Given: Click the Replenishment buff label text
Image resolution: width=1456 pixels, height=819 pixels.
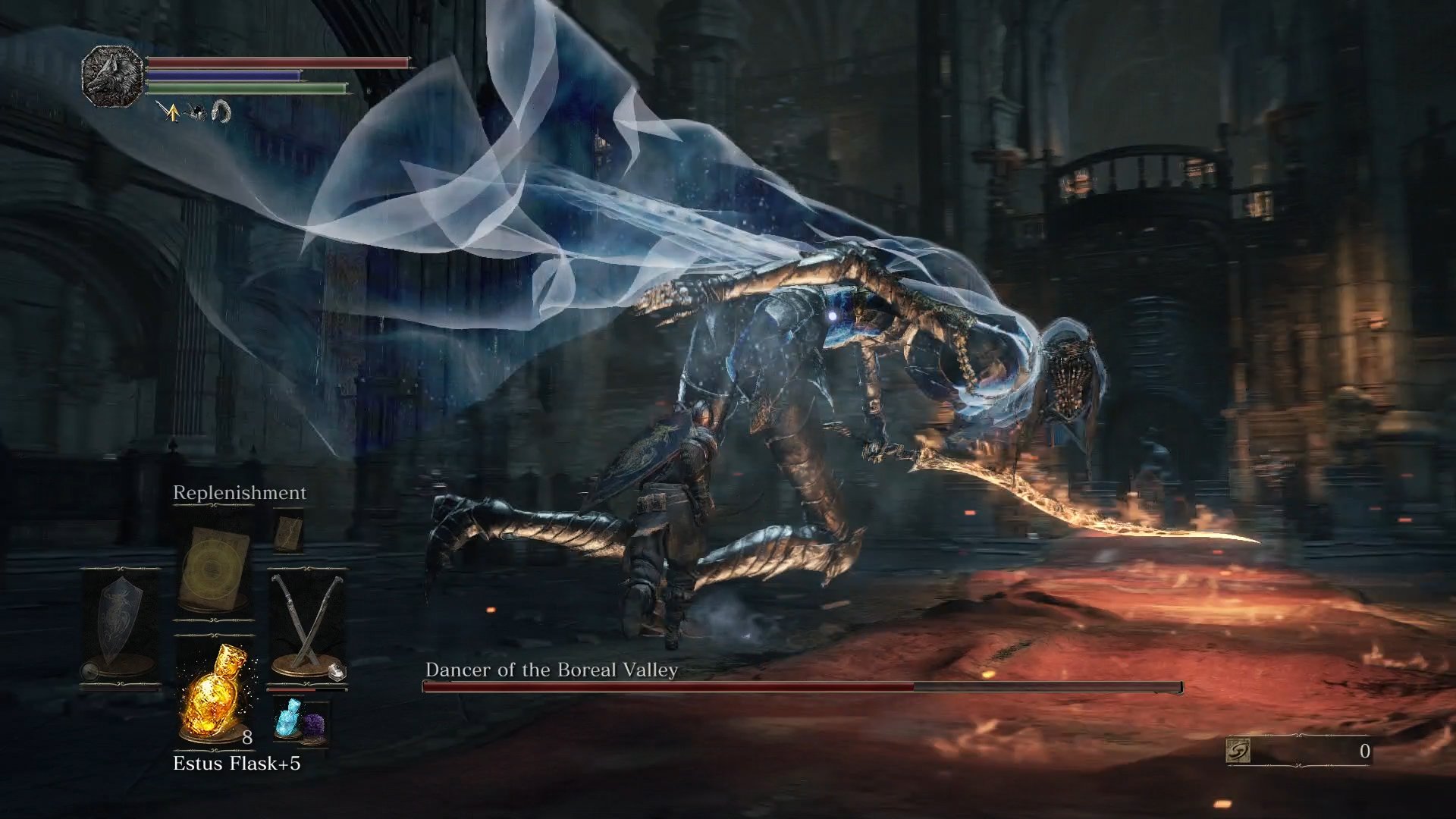Looking at the screenshot, I should tap(239, 493).
